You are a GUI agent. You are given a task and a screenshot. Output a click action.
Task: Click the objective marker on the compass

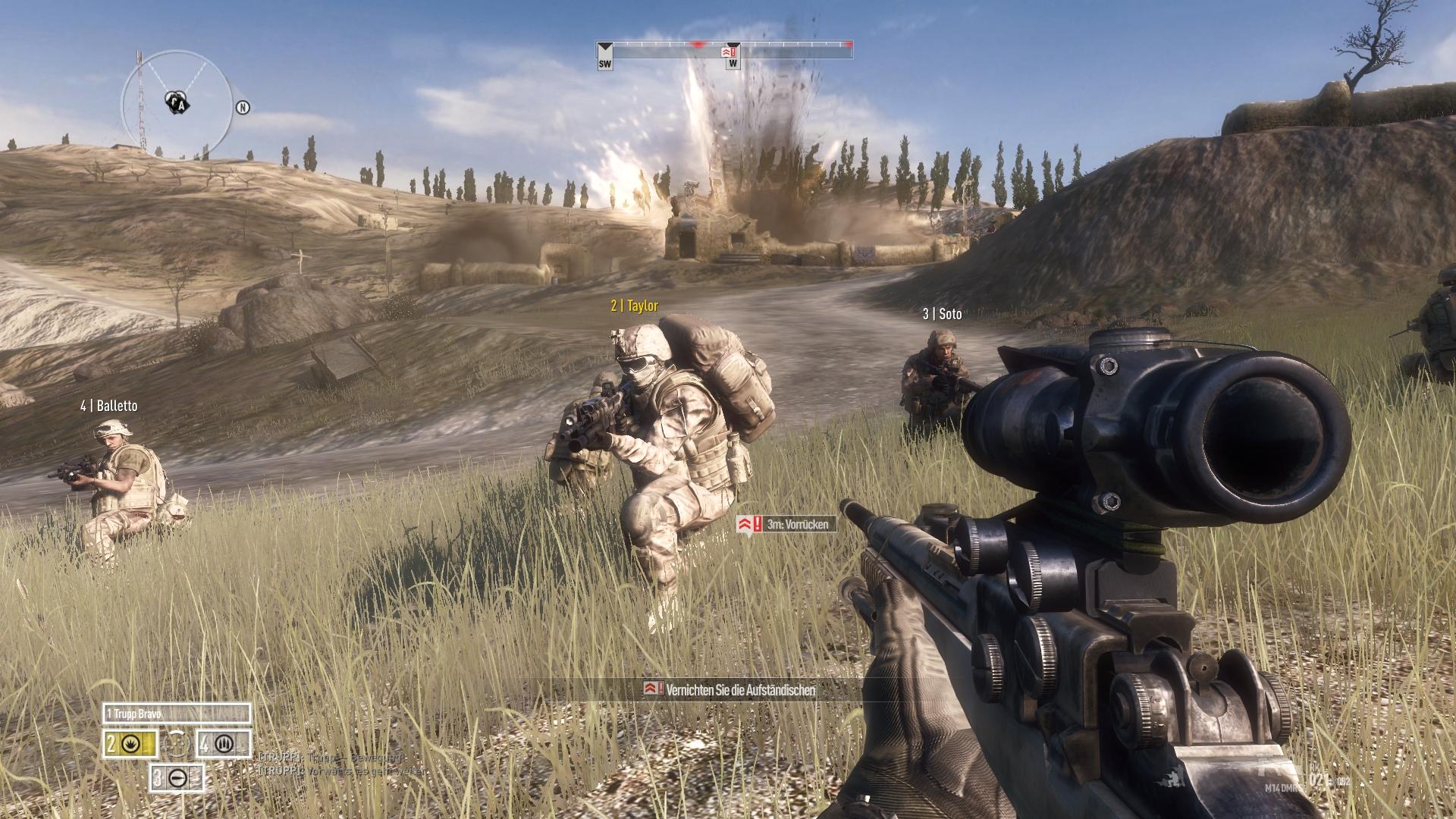[x=730, y=52]
